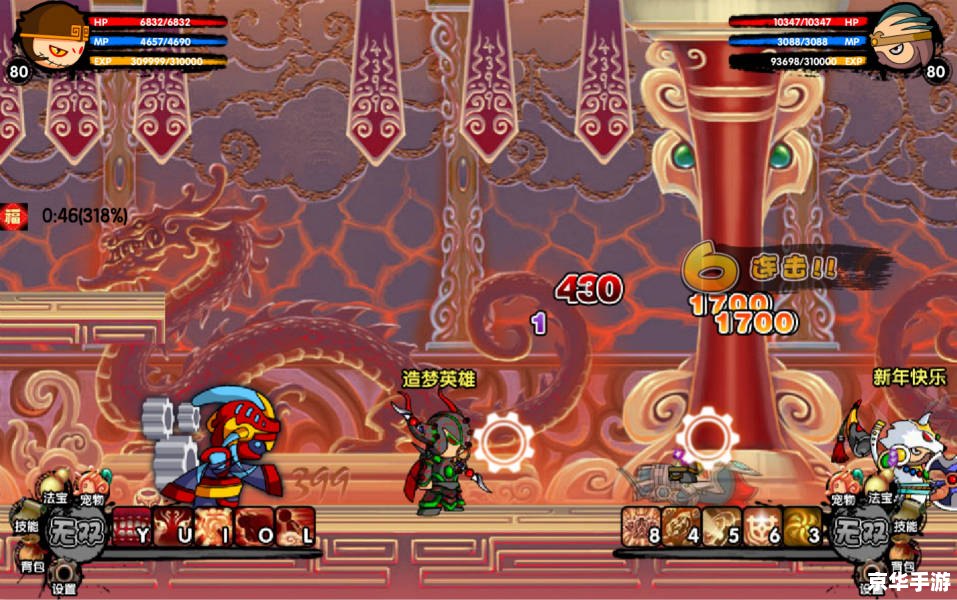Cast the skill icon numbered 6
957x600 pixels.
coord(762,527)
